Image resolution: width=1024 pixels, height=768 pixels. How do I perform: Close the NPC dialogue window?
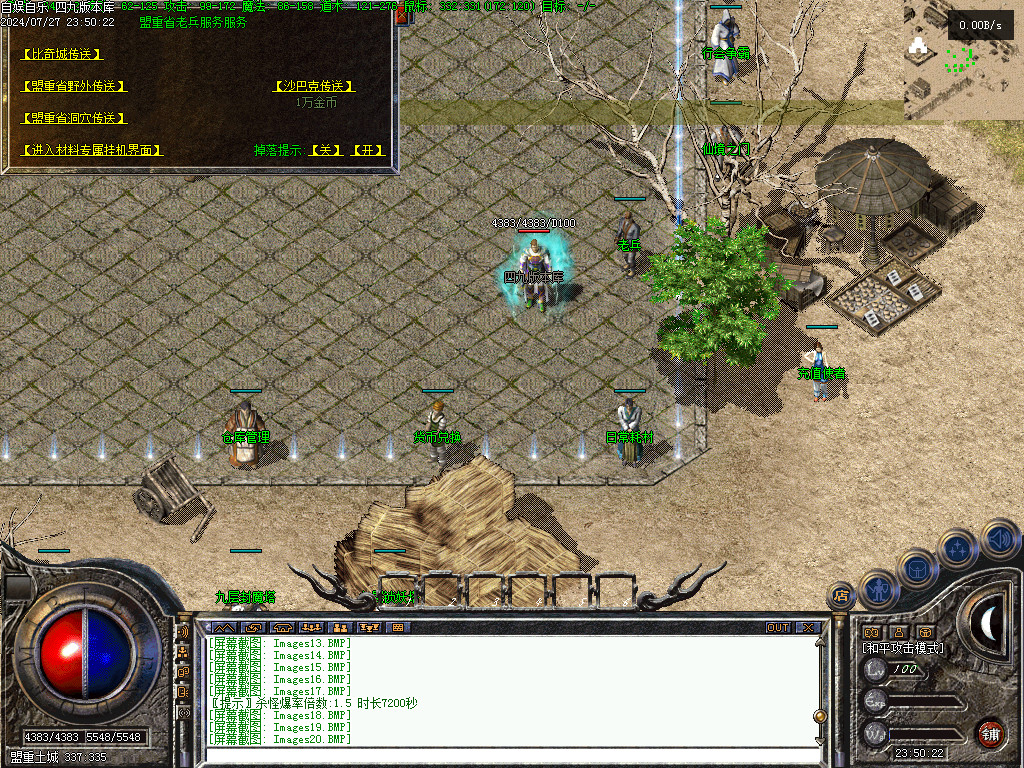401,16
